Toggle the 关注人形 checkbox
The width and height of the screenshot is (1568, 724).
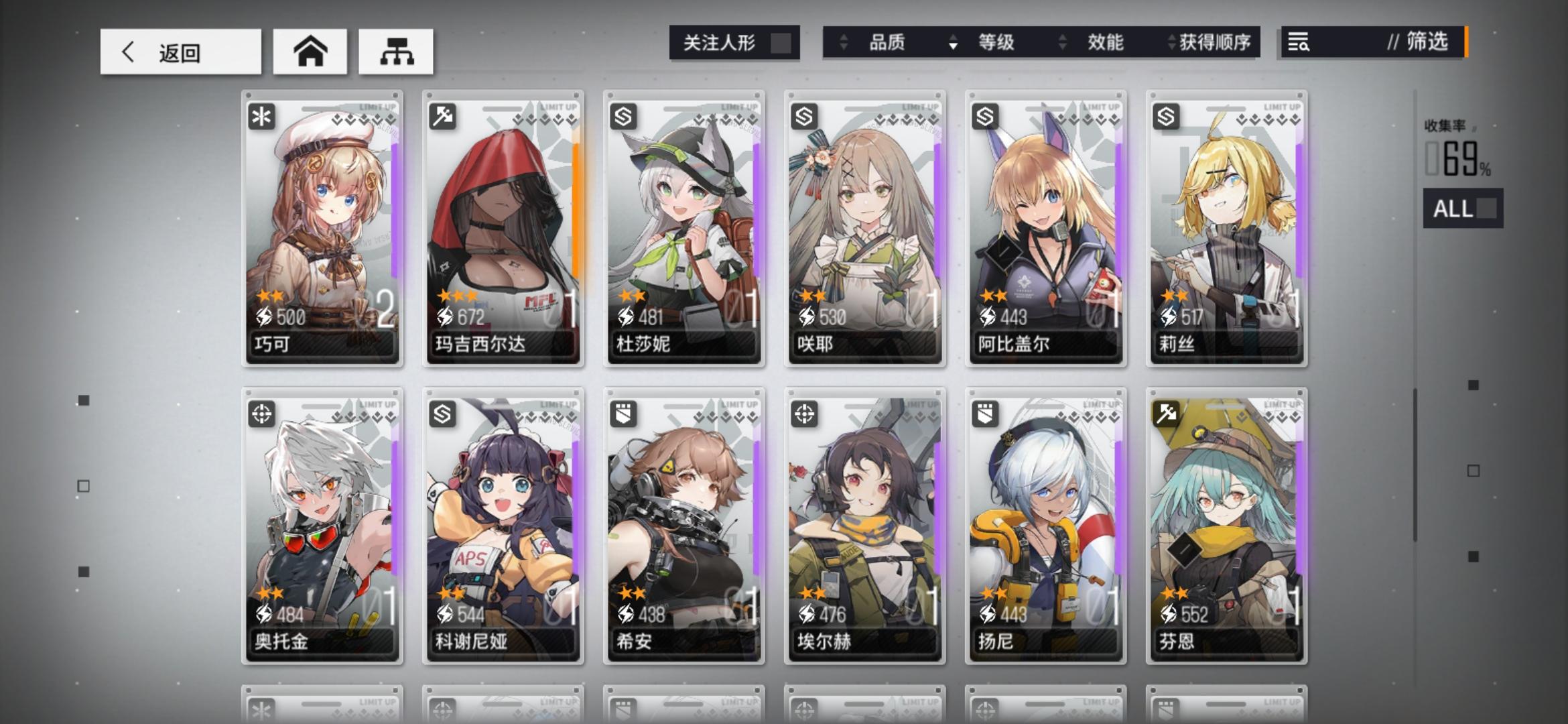tap(779, 42)
